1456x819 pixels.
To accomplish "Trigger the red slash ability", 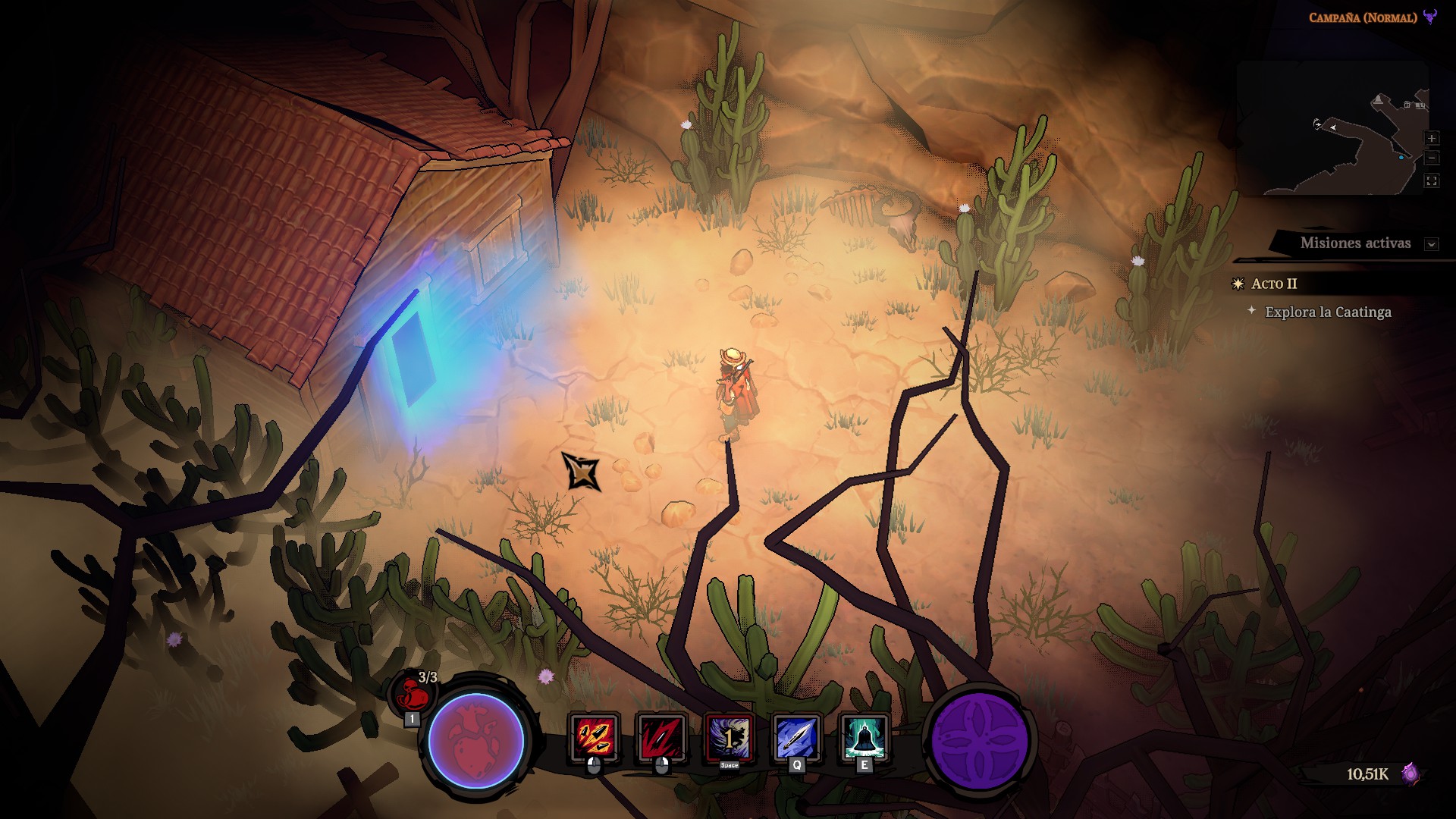I will pos(661,737).
